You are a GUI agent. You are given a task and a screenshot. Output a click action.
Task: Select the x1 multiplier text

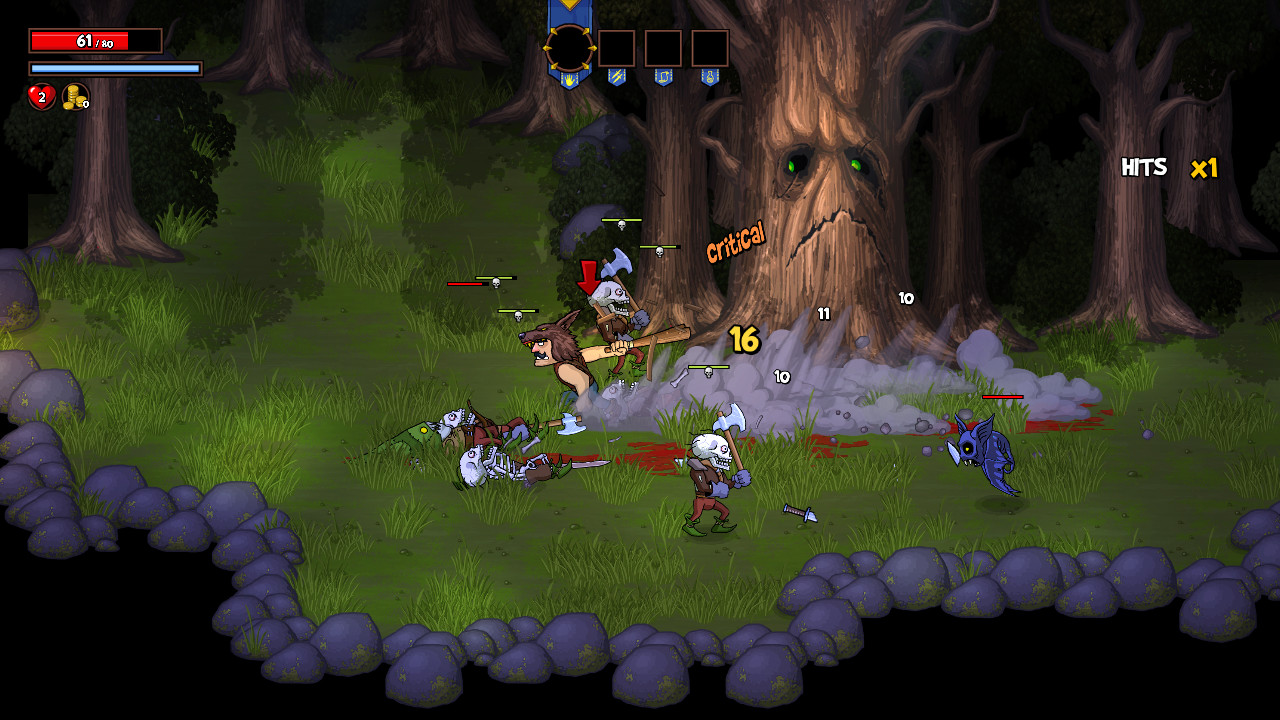point(1203,170)
